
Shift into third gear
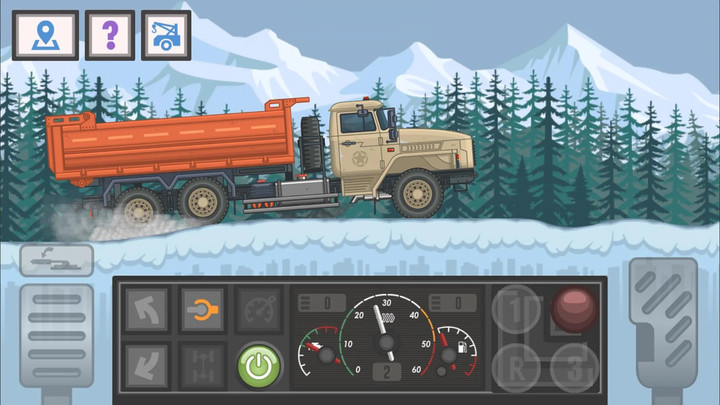[x=573, y=366]
